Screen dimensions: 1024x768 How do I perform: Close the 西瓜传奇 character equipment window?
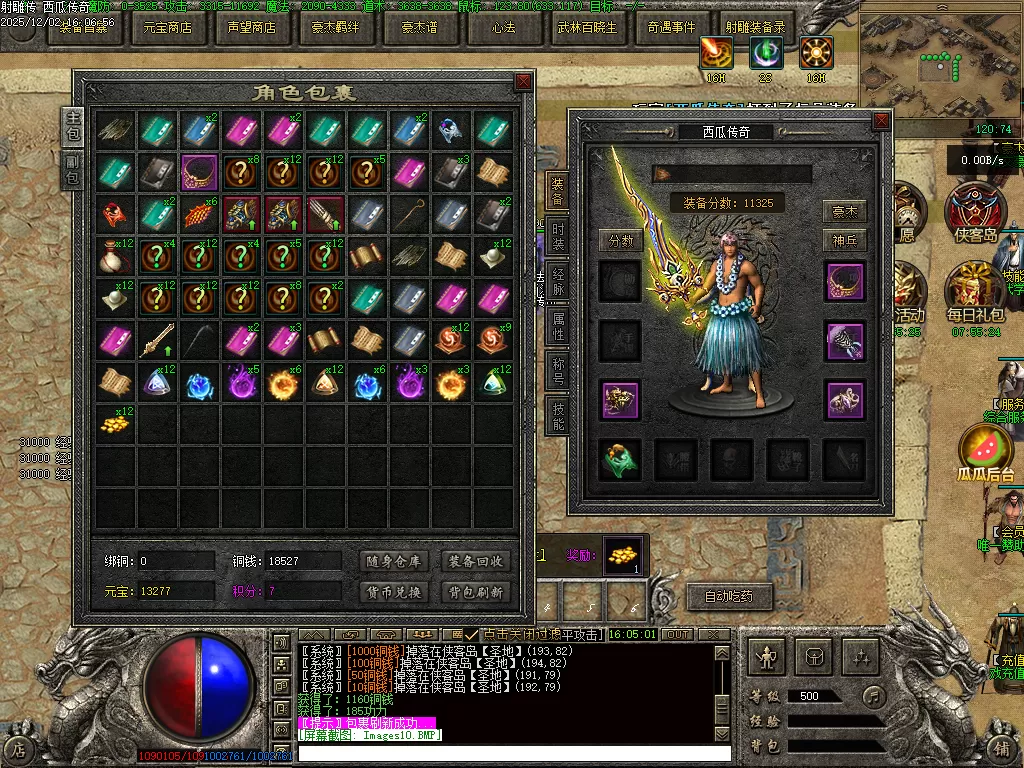tap(880, 120)
